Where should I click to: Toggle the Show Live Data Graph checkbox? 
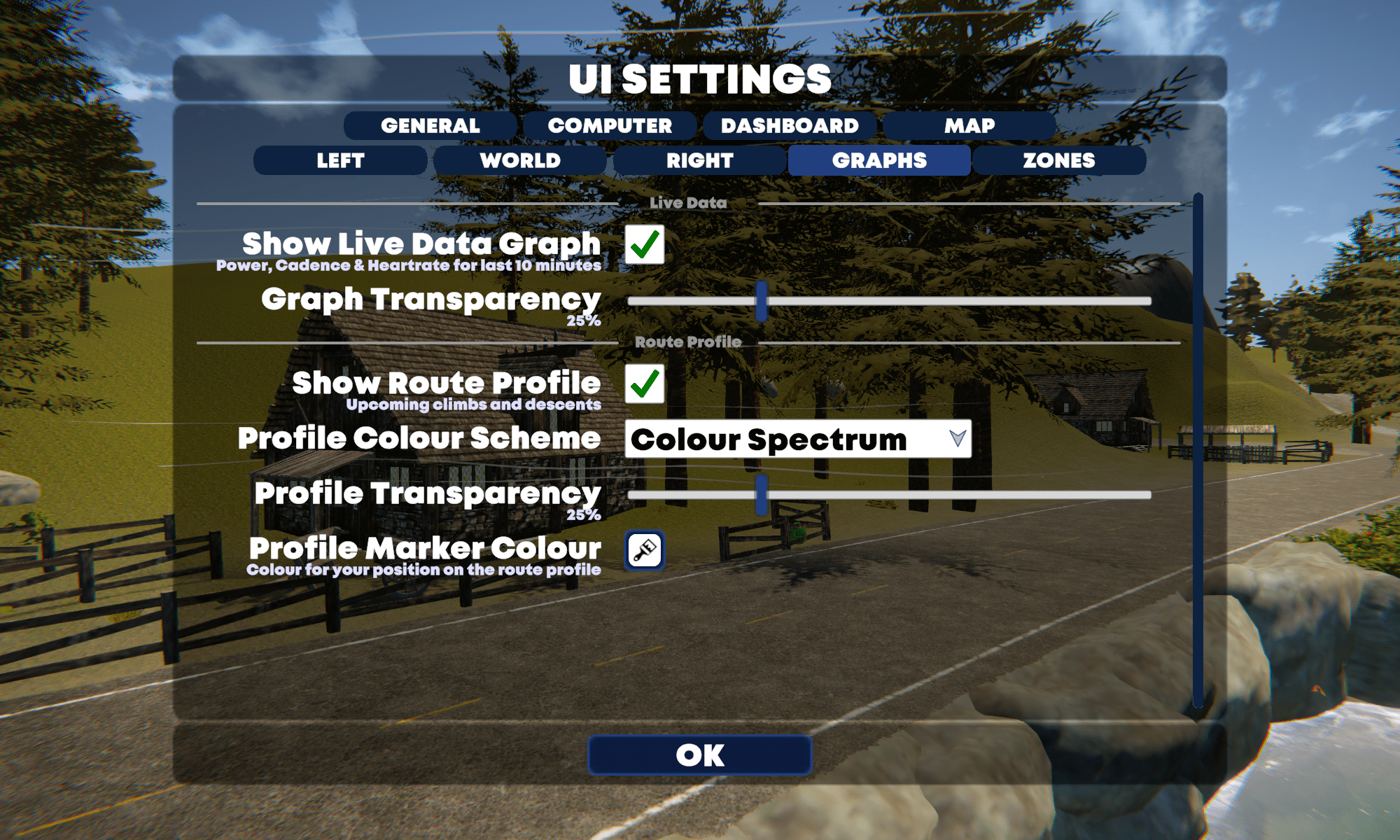tap(644, 244)
